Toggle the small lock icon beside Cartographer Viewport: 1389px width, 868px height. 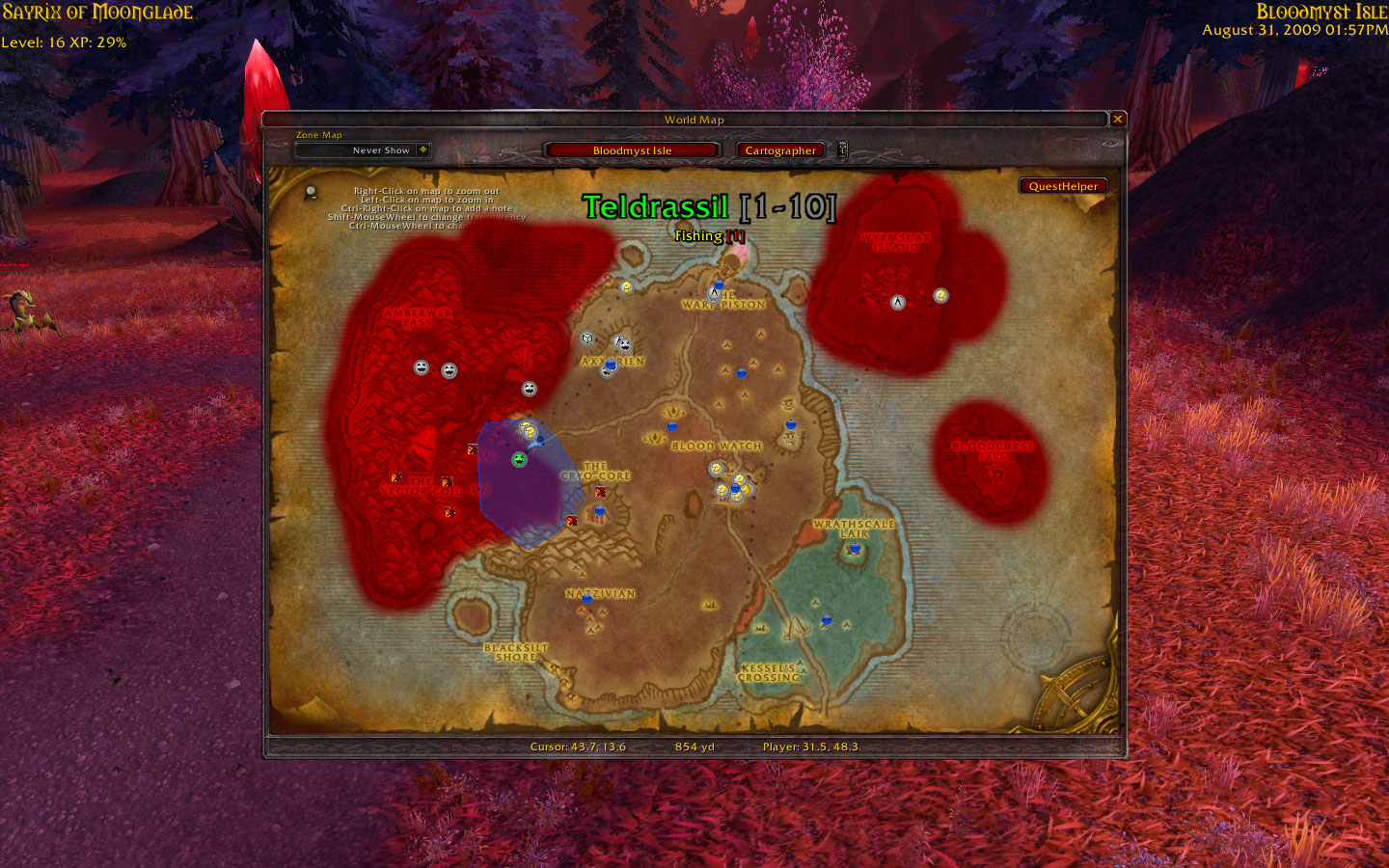tap(842, 149)
